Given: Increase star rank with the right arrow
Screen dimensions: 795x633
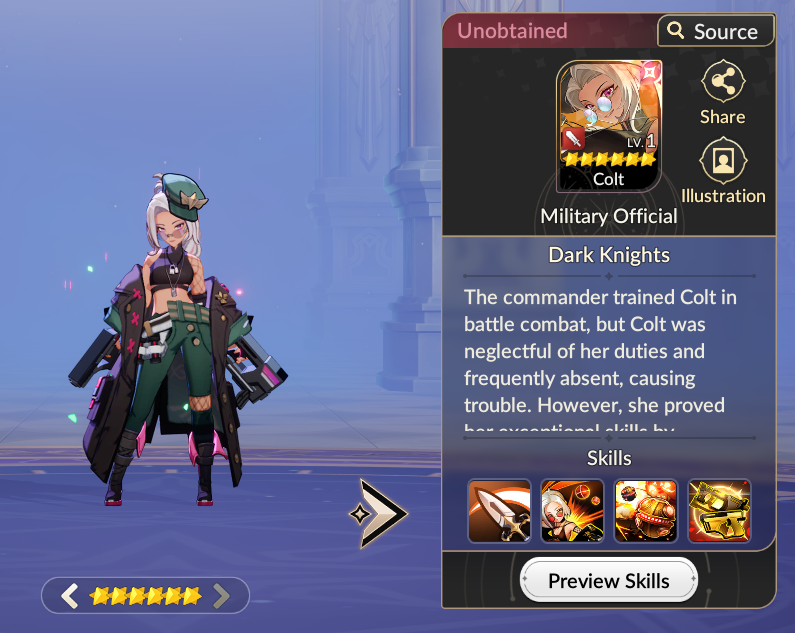Looking at the screenshot, I should point(222,597).
